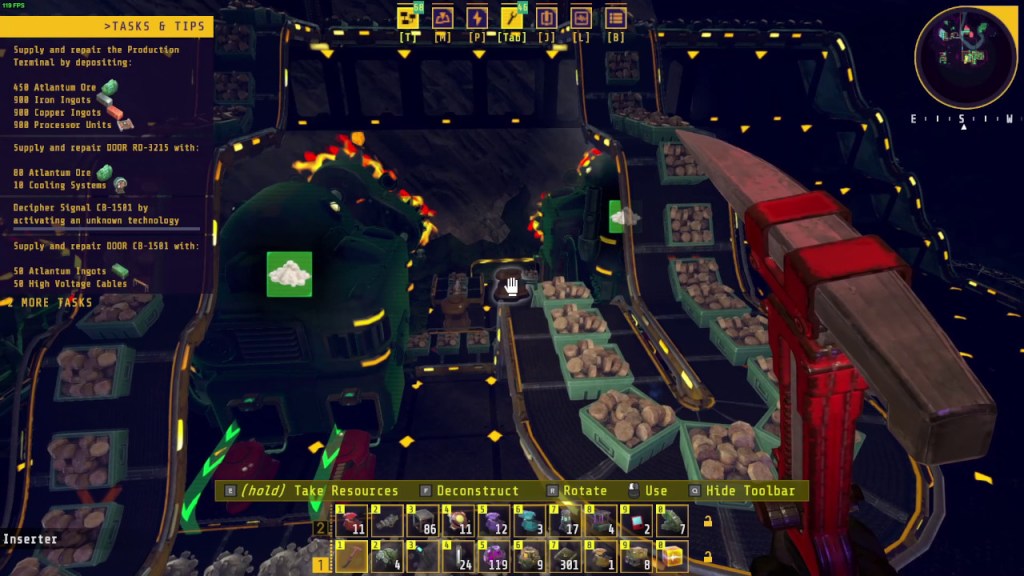Open the map icon in the top bar
1024x576 pixels.
point(442,18)
